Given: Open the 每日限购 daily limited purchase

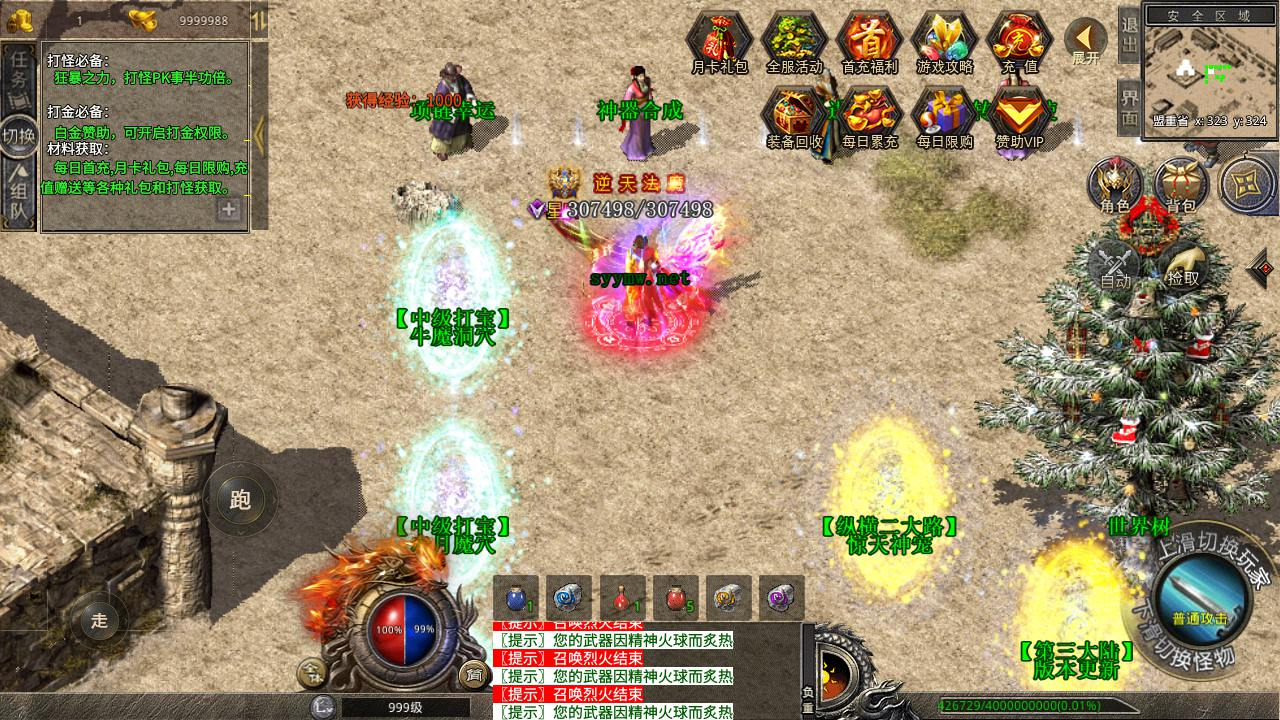Looking at the screenshot, I should (944, 115).
